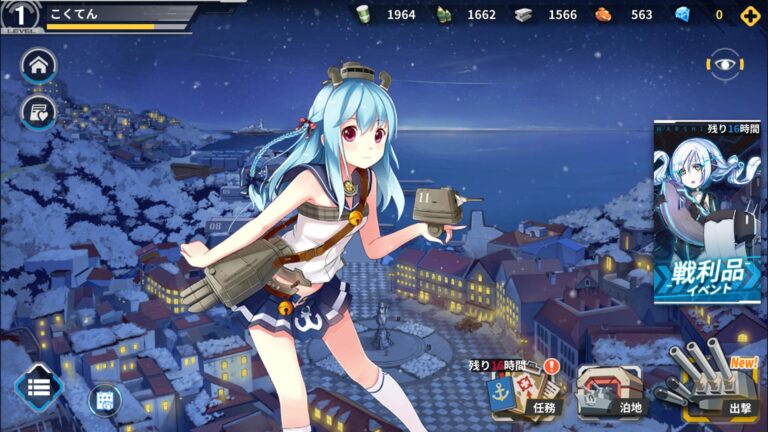Open the player profile panel こくてん

coord(100,15)
